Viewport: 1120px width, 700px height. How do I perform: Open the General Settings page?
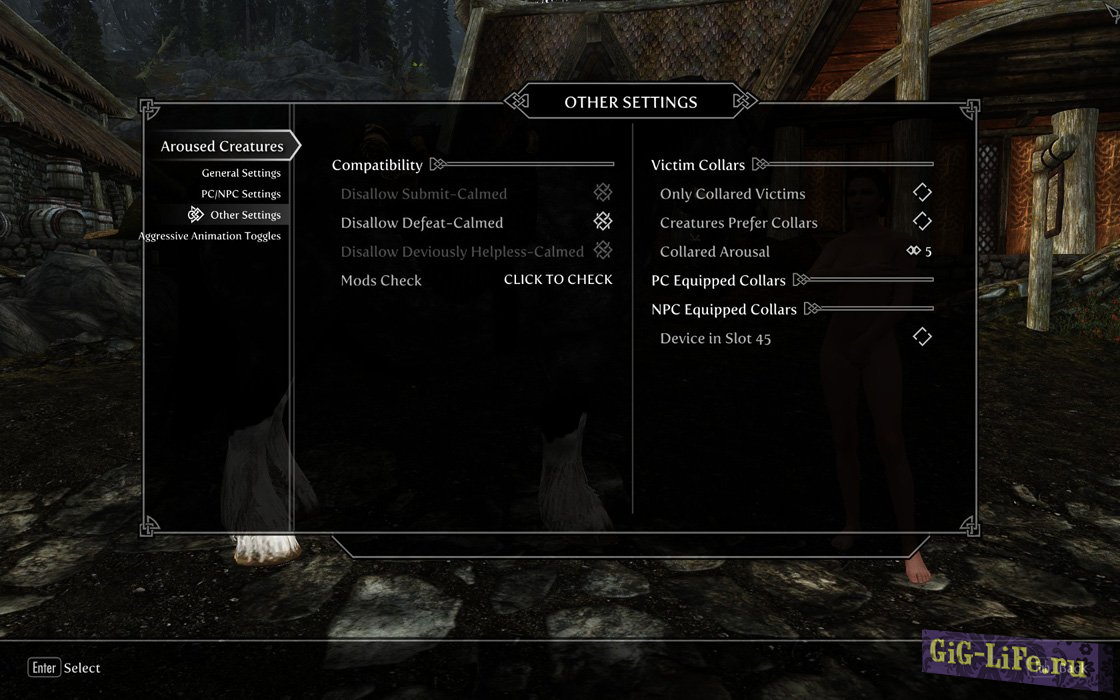pos(241,173)
